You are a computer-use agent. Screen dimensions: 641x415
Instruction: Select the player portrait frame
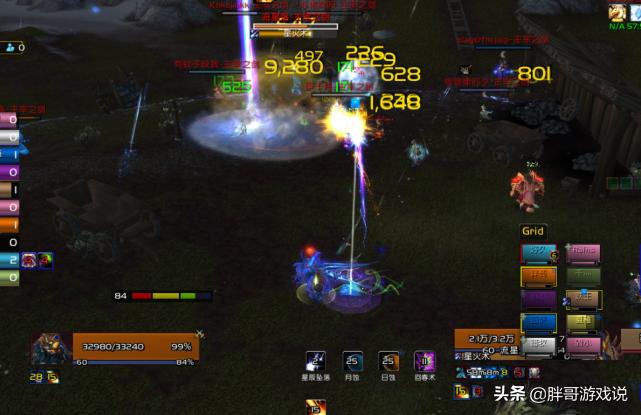pyautogui.click(x=50, y=347)
